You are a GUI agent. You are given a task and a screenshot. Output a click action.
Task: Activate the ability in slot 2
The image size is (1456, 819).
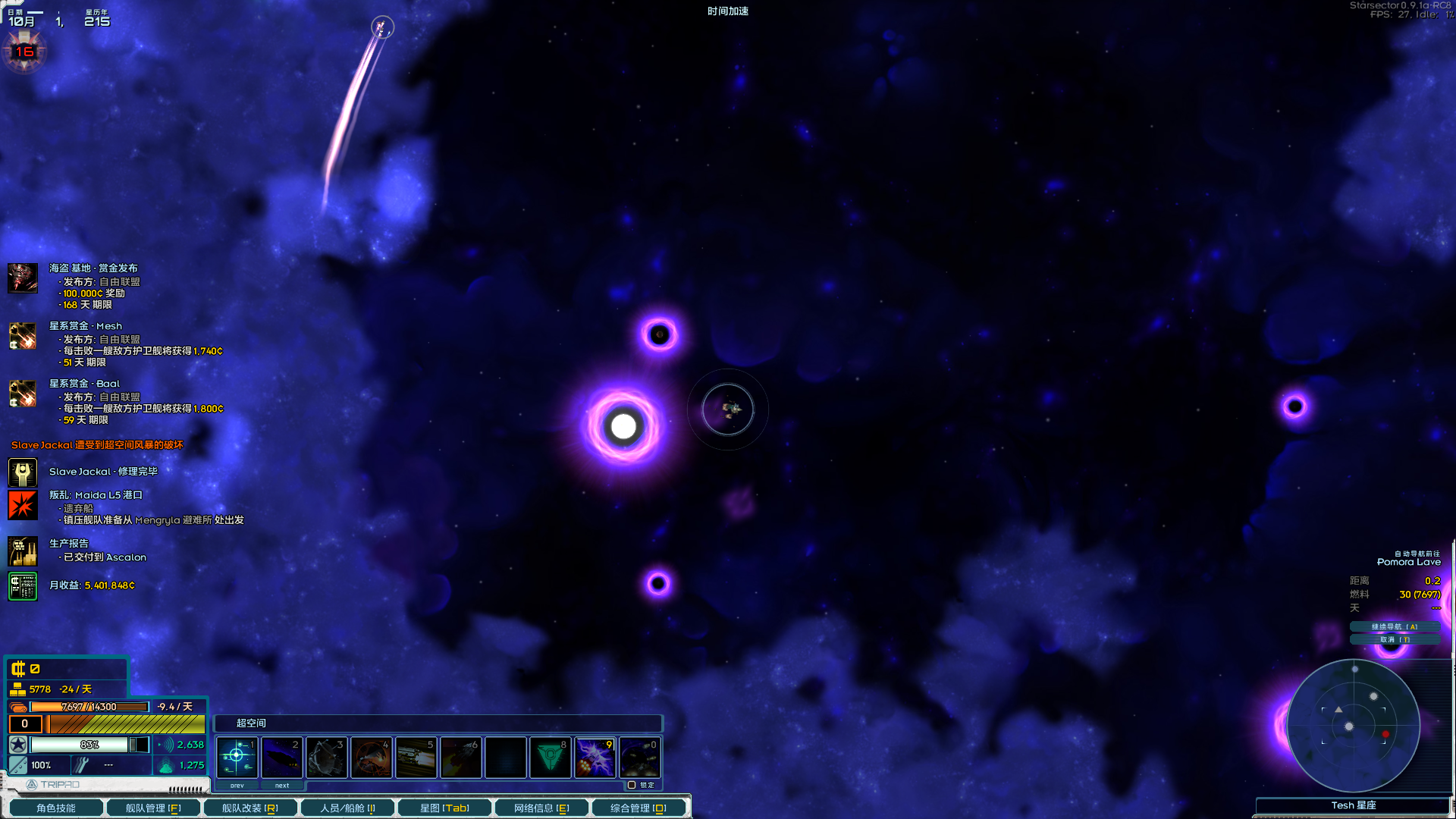[x=281, y=757]
